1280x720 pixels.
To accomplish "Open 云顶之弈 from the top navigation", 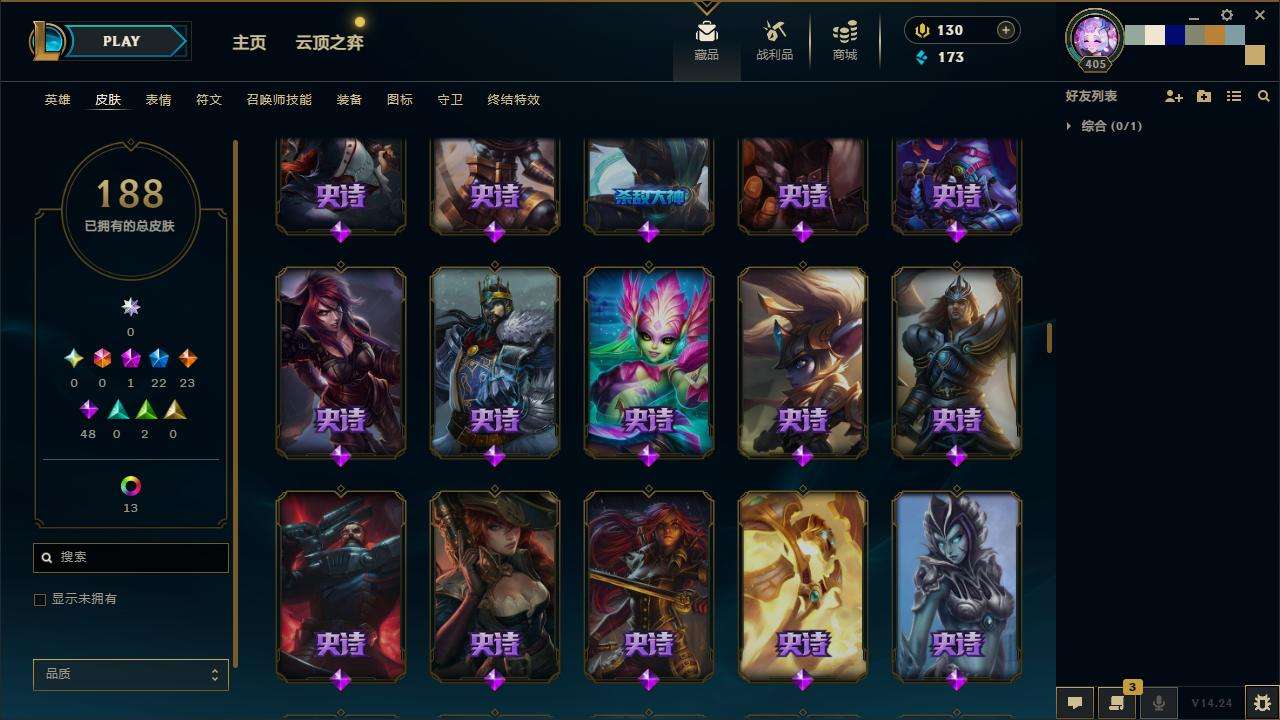I will point(329,42).
